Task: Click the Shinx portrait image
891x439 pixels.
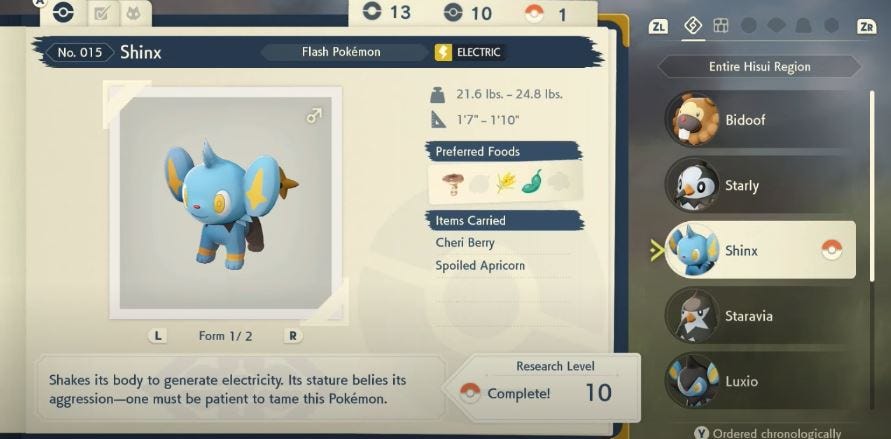Action: (230, 197)
